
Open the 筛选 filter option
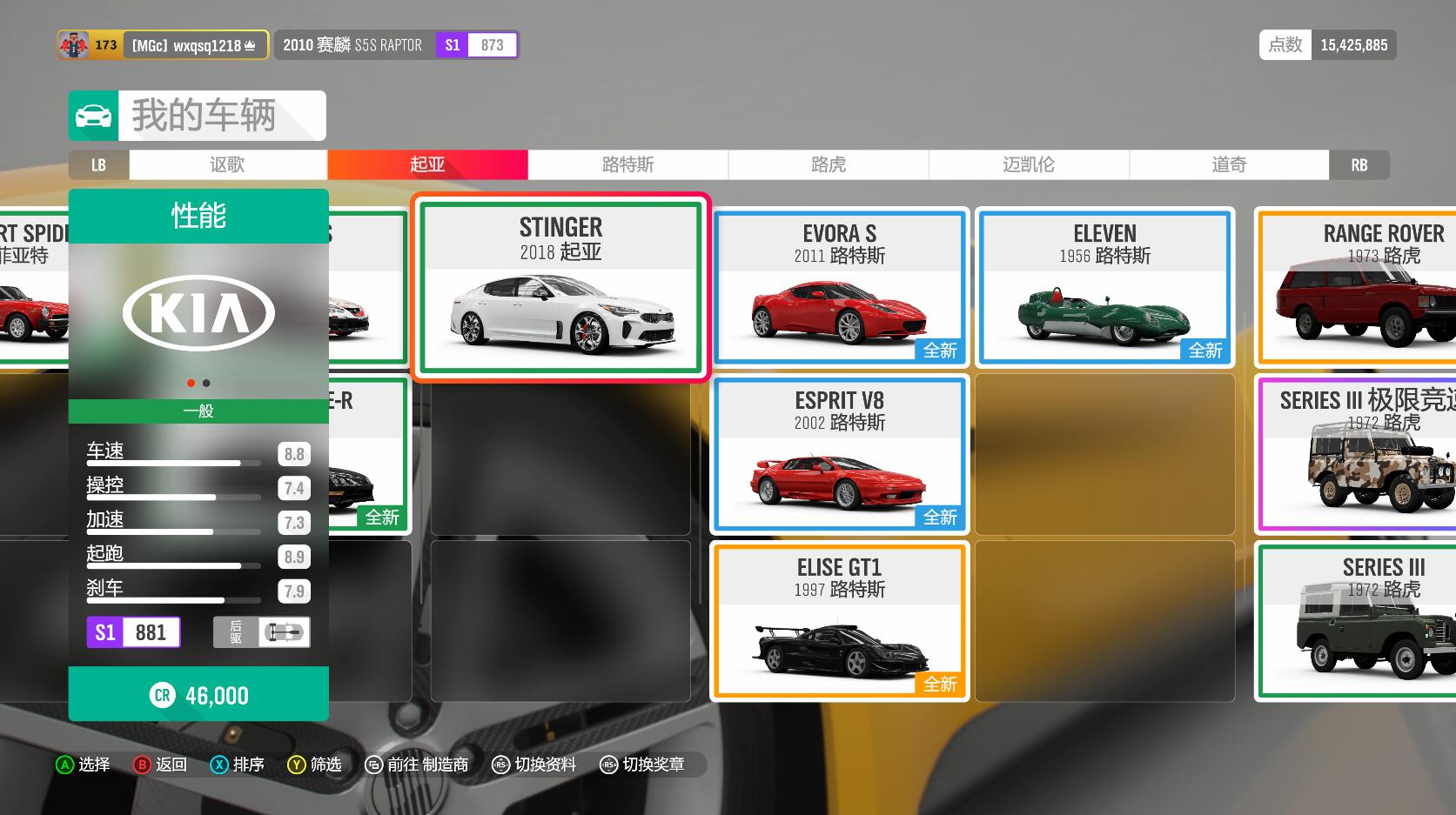point(314,765)
